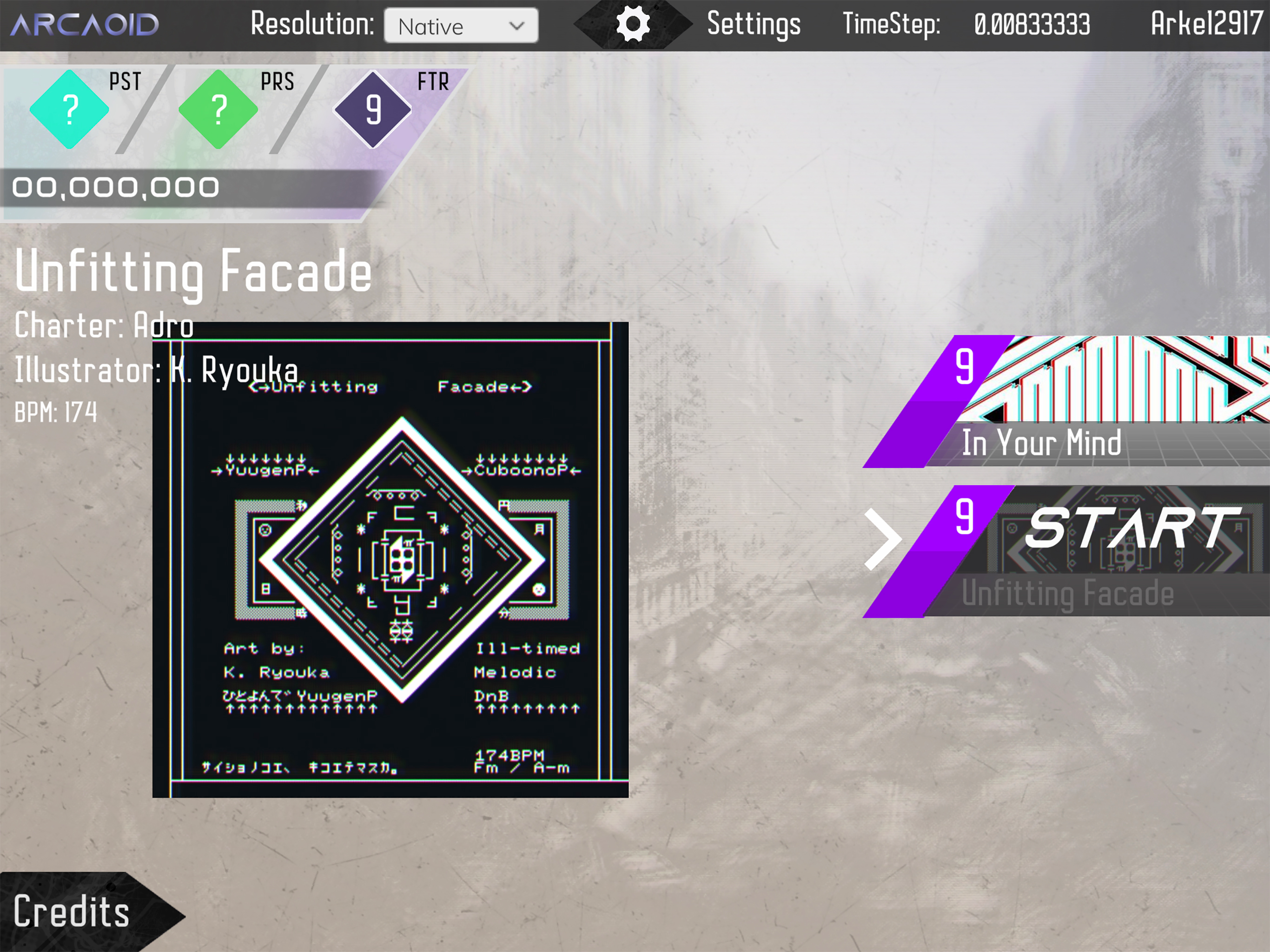Open Settings with the gear icon

tap(633, 25)
